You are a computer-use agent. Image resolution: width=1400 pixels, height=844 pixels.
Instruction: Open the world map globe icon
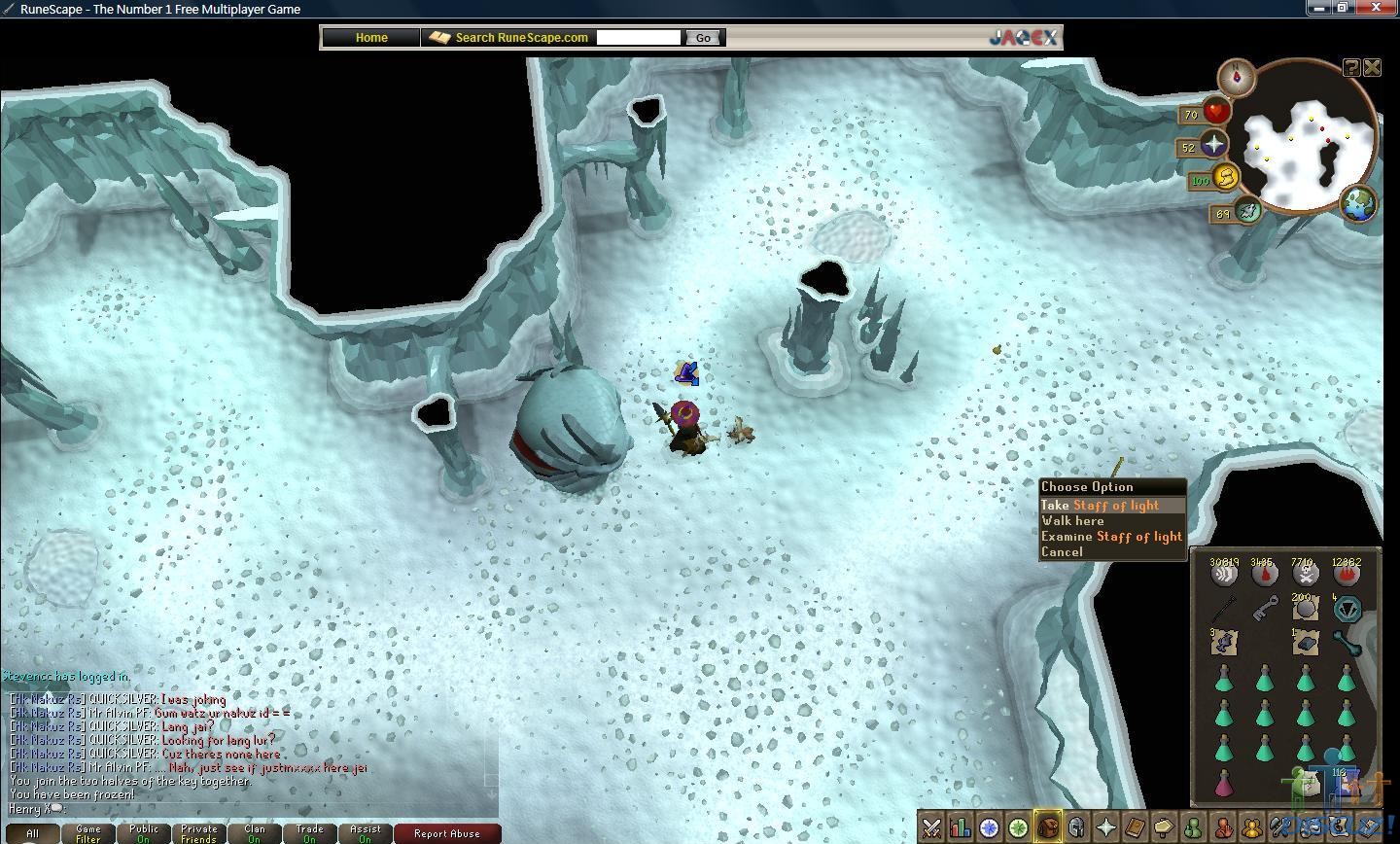[x=1358, y=204]
